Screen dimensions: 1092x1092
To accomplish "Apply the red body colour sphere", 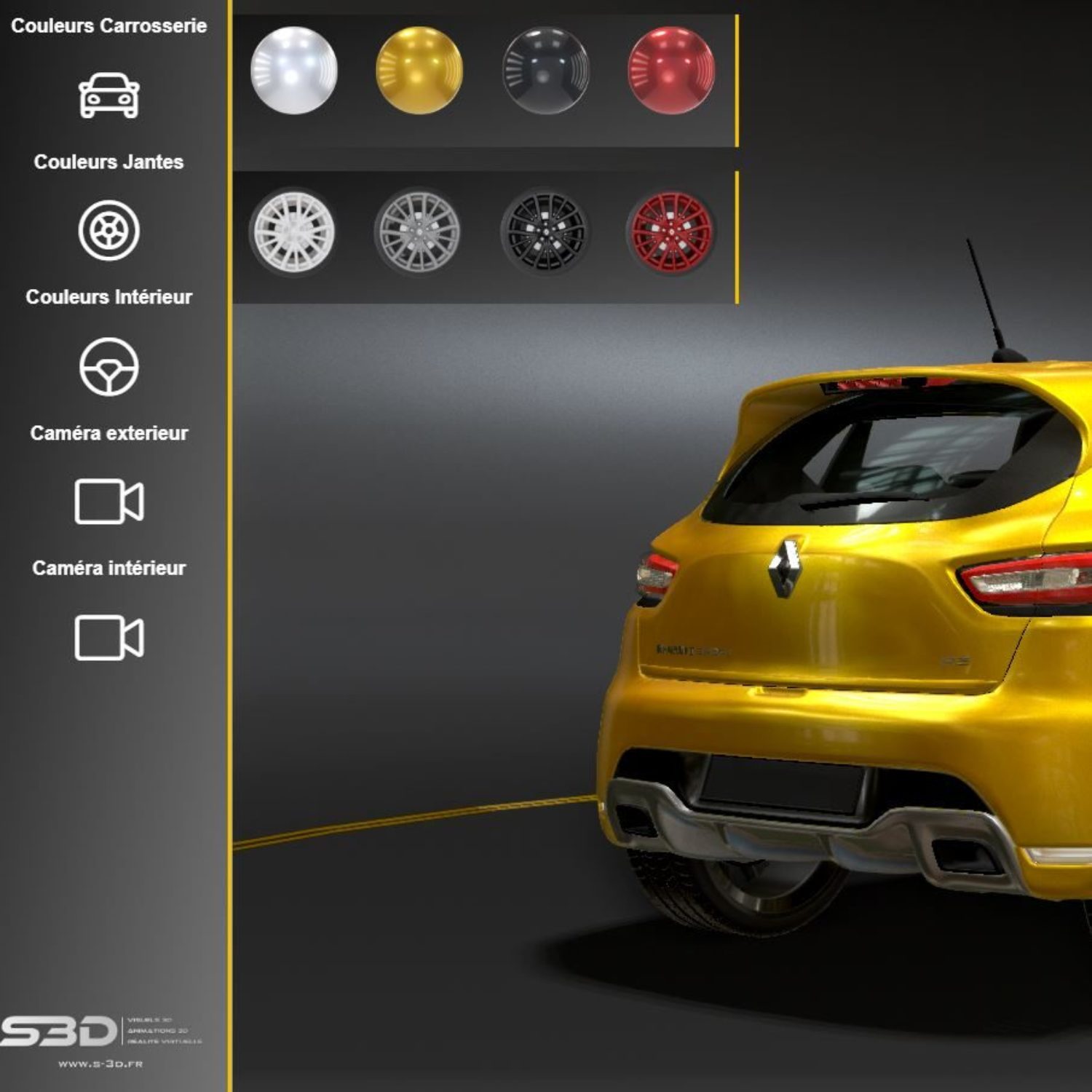I will click(671, 71).
